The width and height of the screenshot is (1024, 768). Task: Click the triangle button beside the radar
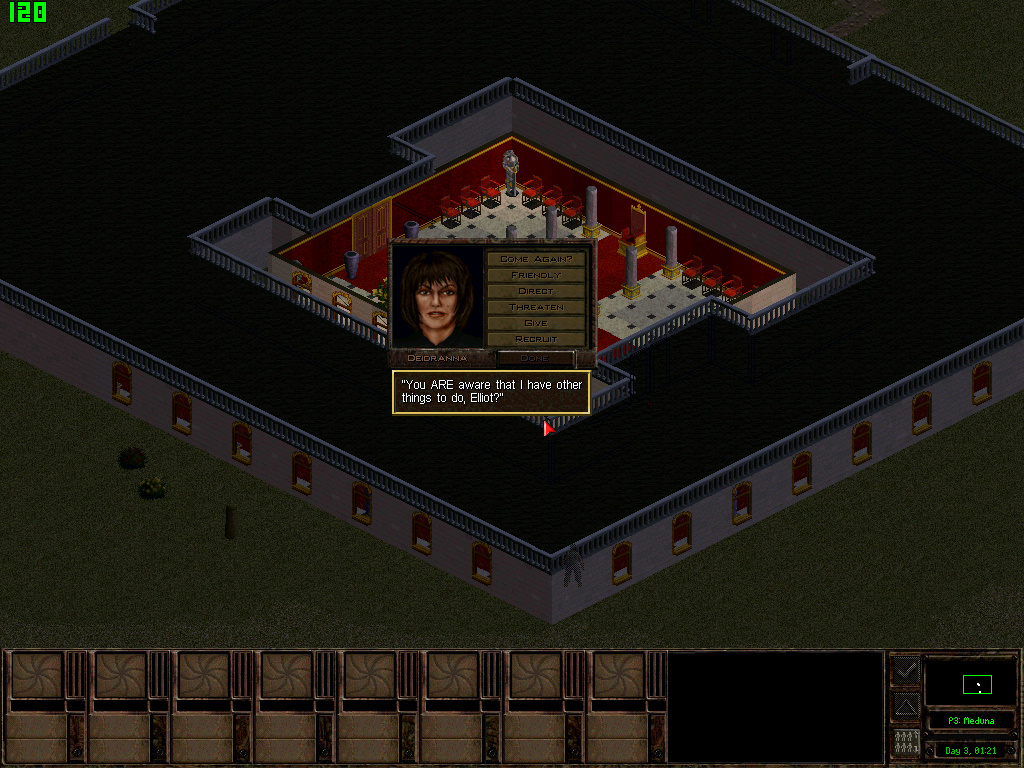[905, 707]
